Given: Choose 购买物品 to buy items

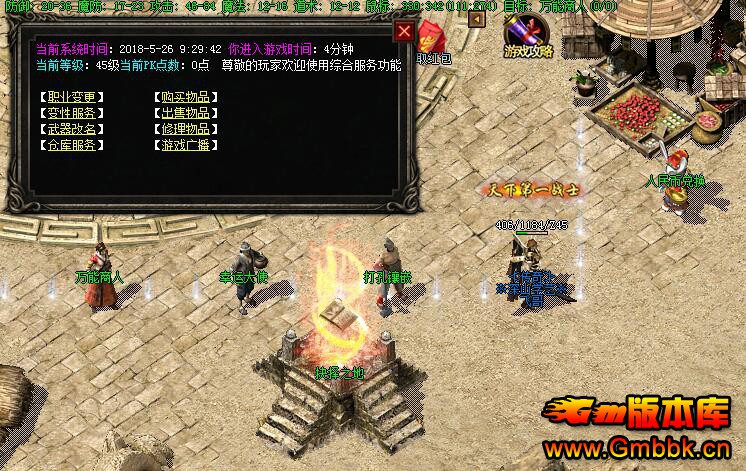Looking at the screenshot, I should (186, 97).
